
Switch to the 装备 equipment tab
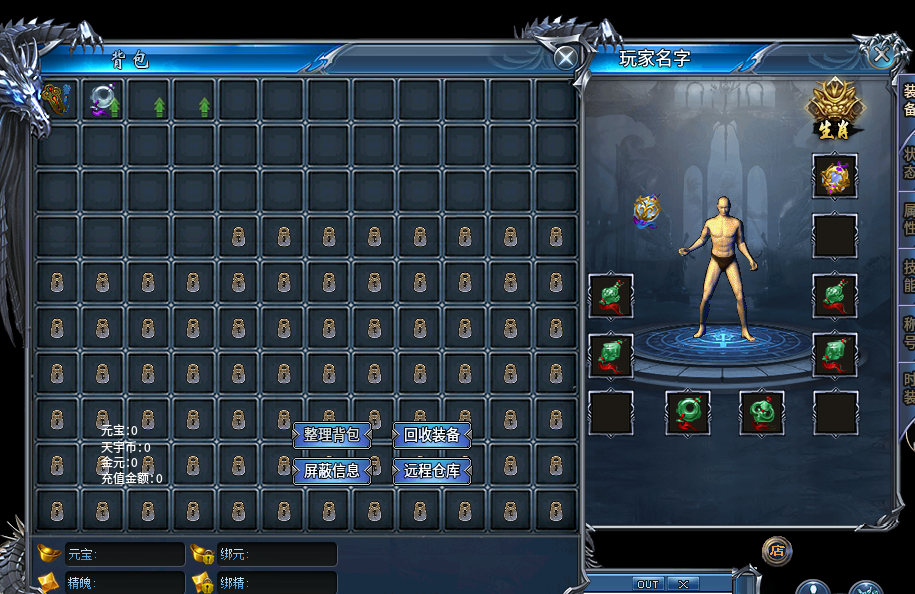click(x=908, y=100)
